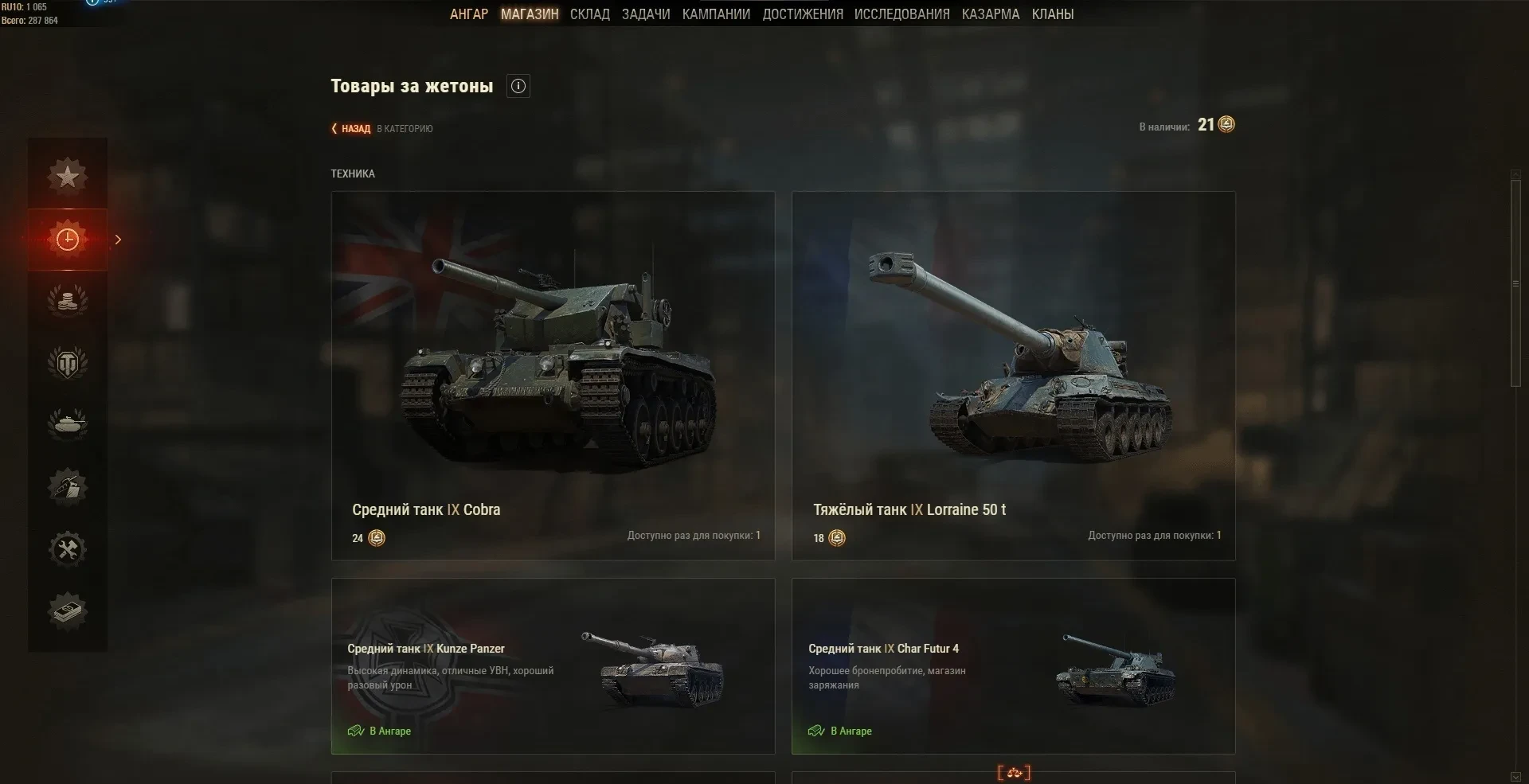Screen dimensions: 1529x784
Task: Open the Kunze Panzer tank card
Action: (553, 666)
